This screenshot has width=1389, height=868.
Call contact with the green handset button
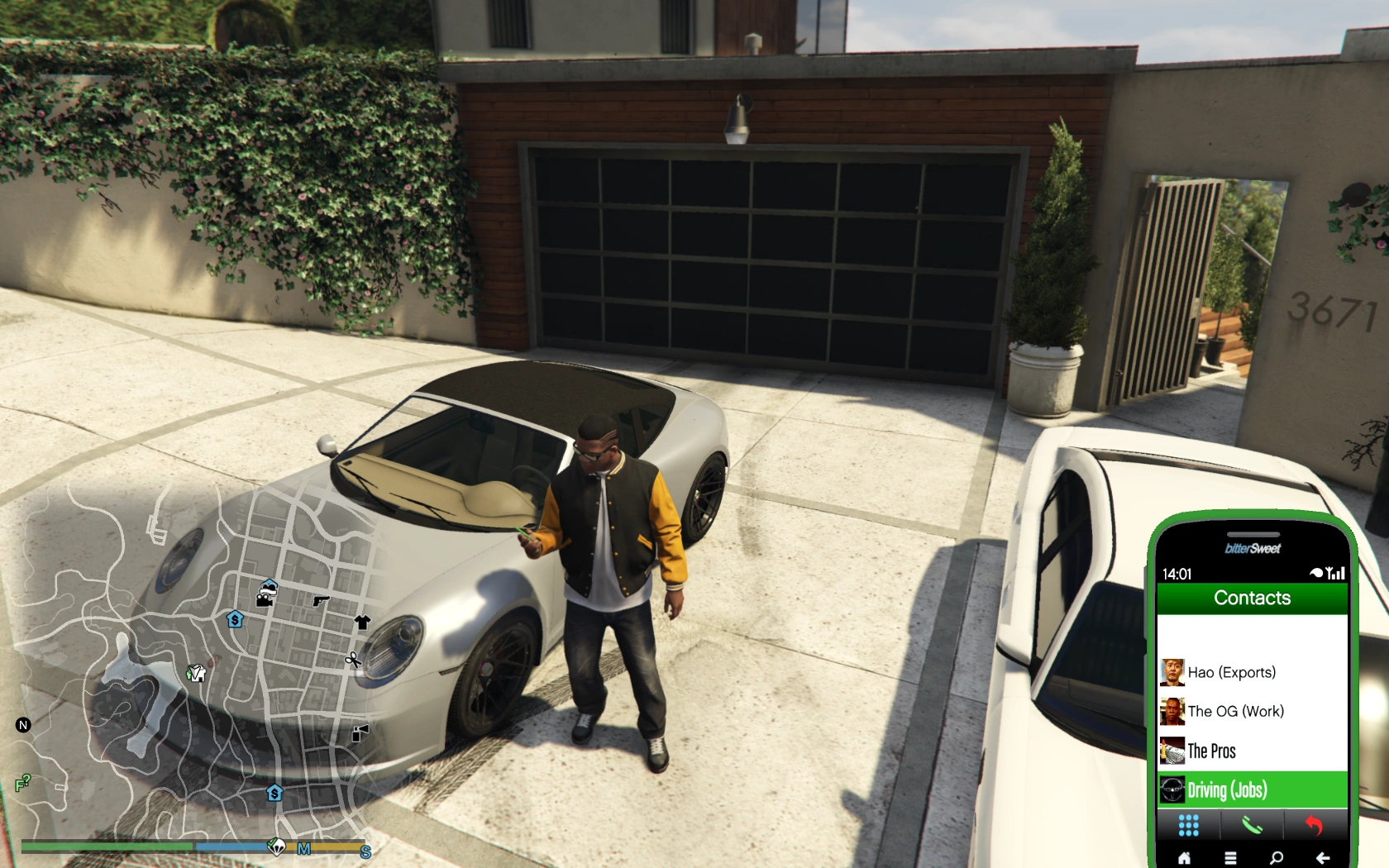pyautogui.click(x=1252, y=825)
